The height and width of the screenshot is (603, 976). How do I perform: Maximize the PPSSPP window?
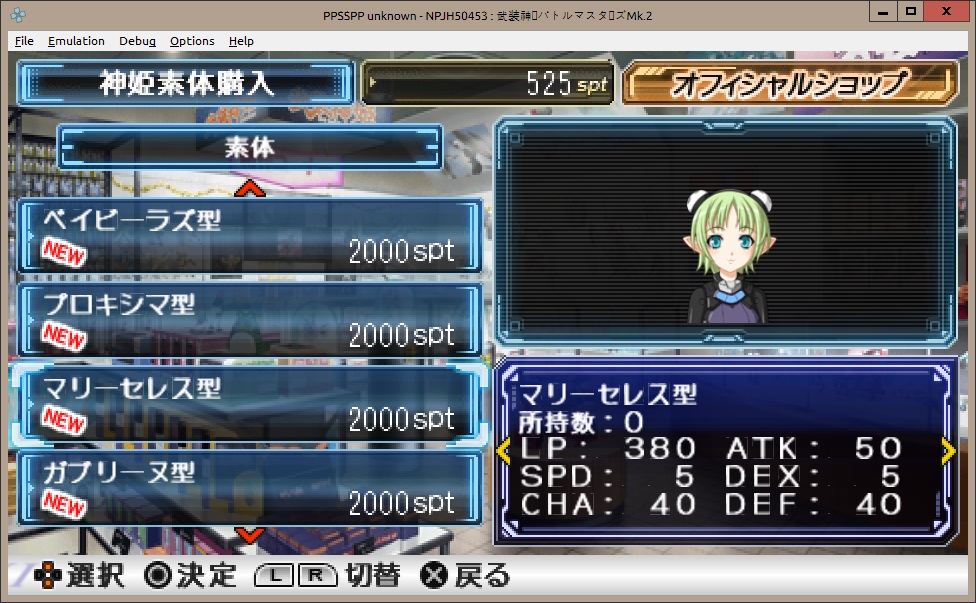[910, 11]
